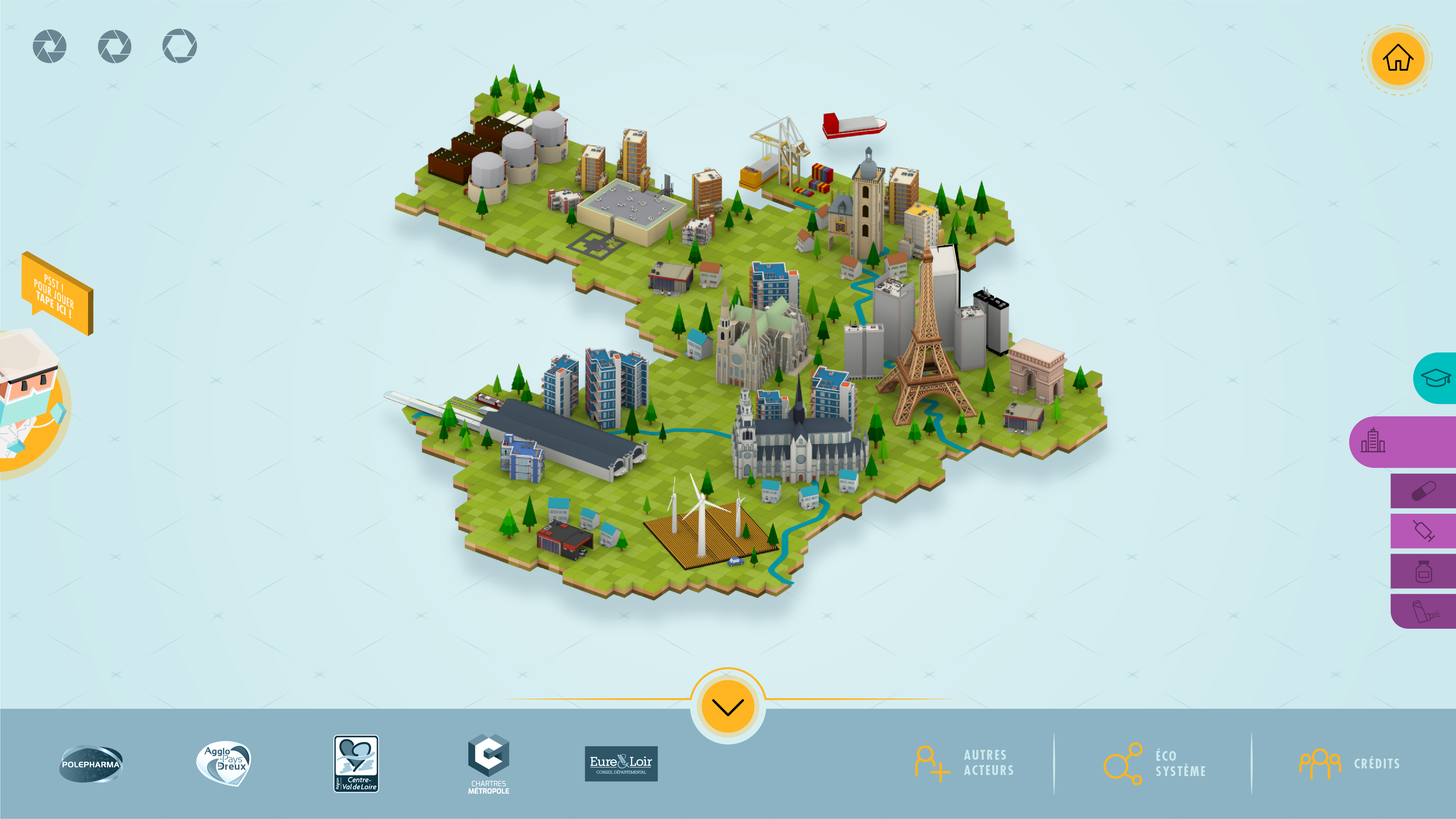This screenshot has height=819, width=1456.
Task: Select the Chartres Métropole logo
Action: coord(488,764)
